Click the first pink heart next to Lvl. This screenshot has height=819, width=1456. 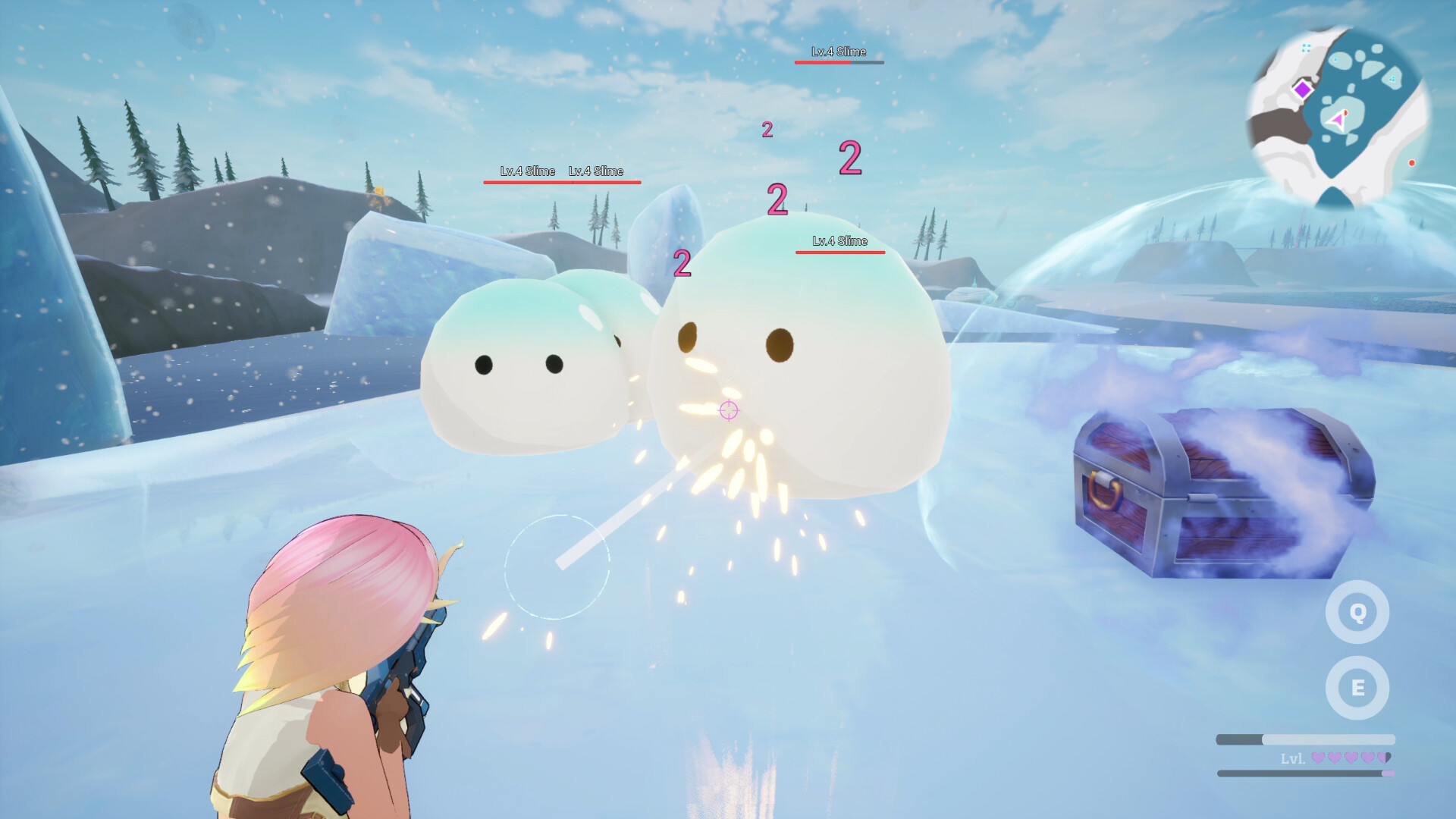click(1319, 757)
